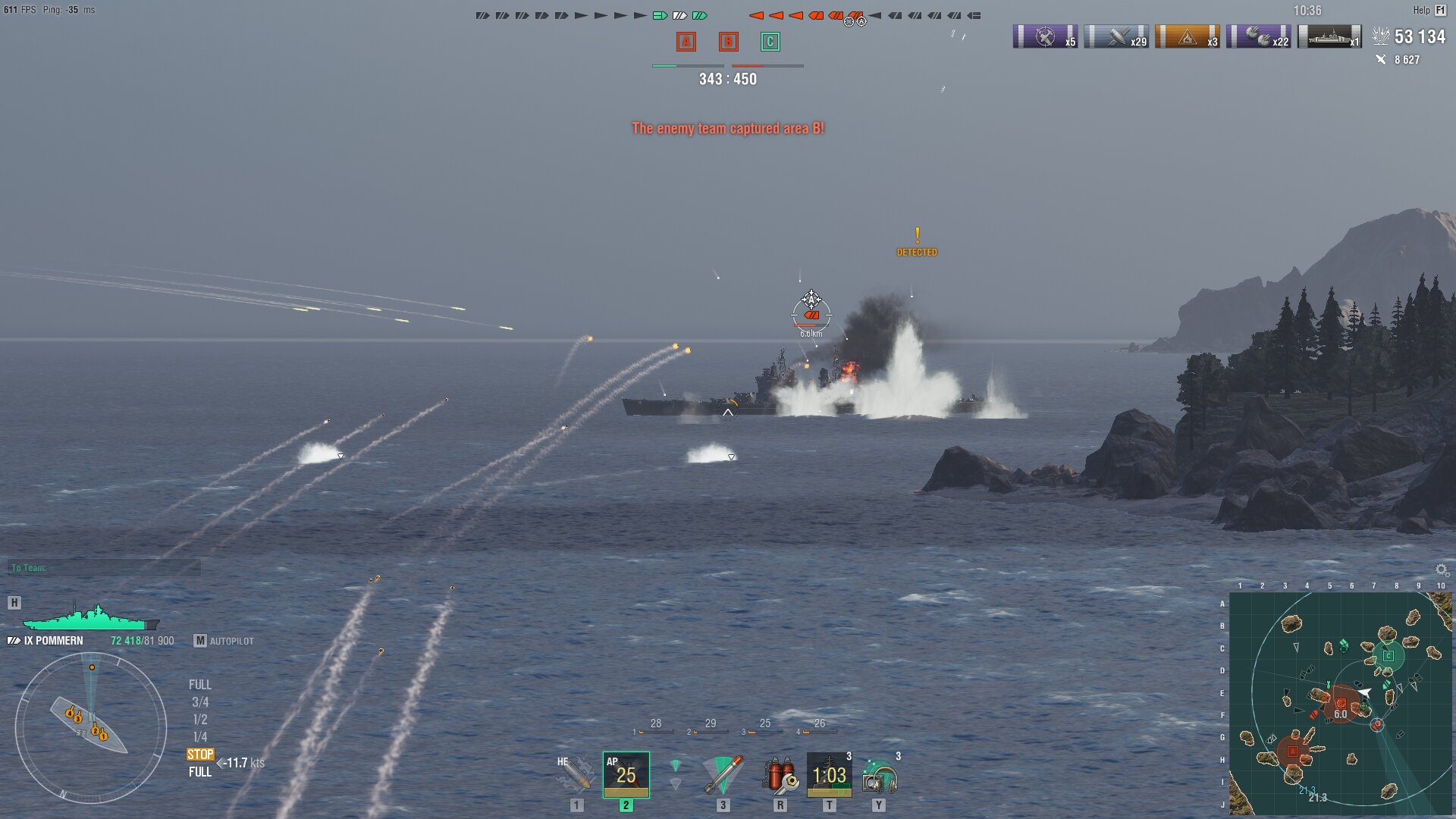Set engine telegraph to STOP
Screen dimensions: 1456x819
tap(200, 754)
